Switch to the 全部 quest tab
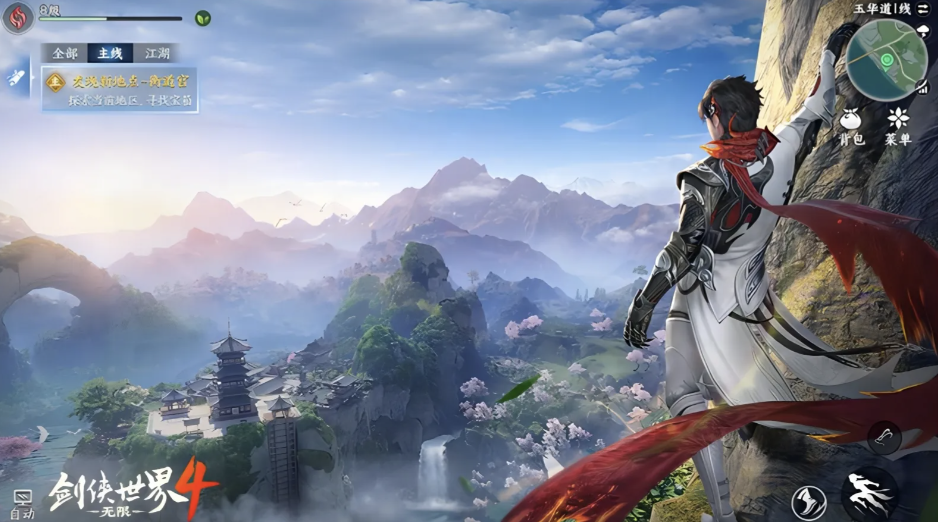Image resolution: width=938 pixels, height=522 pixels. coord(65,53)
